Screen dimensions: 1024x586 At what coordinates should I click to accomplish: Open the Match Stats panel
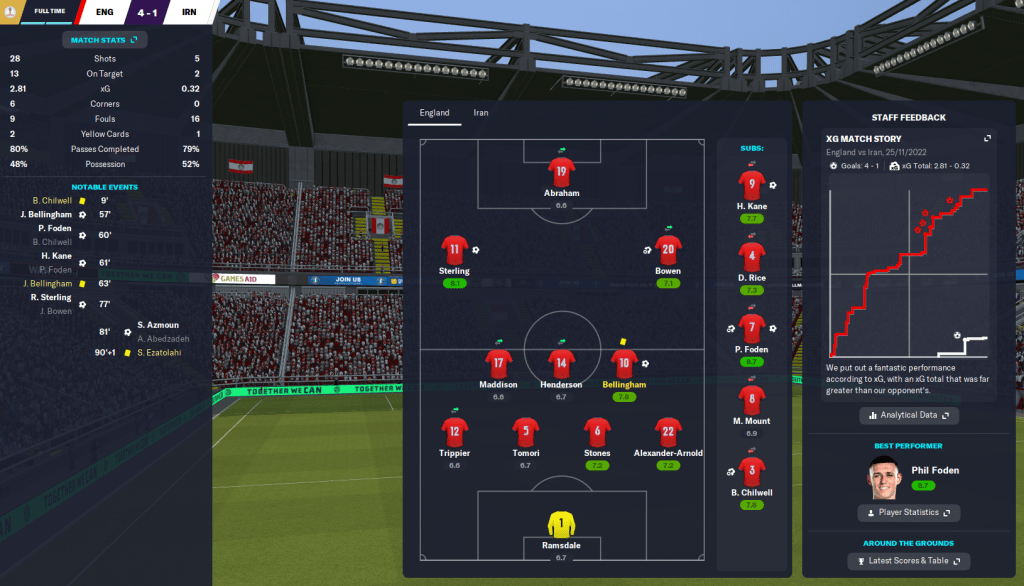tap(105, 40)
